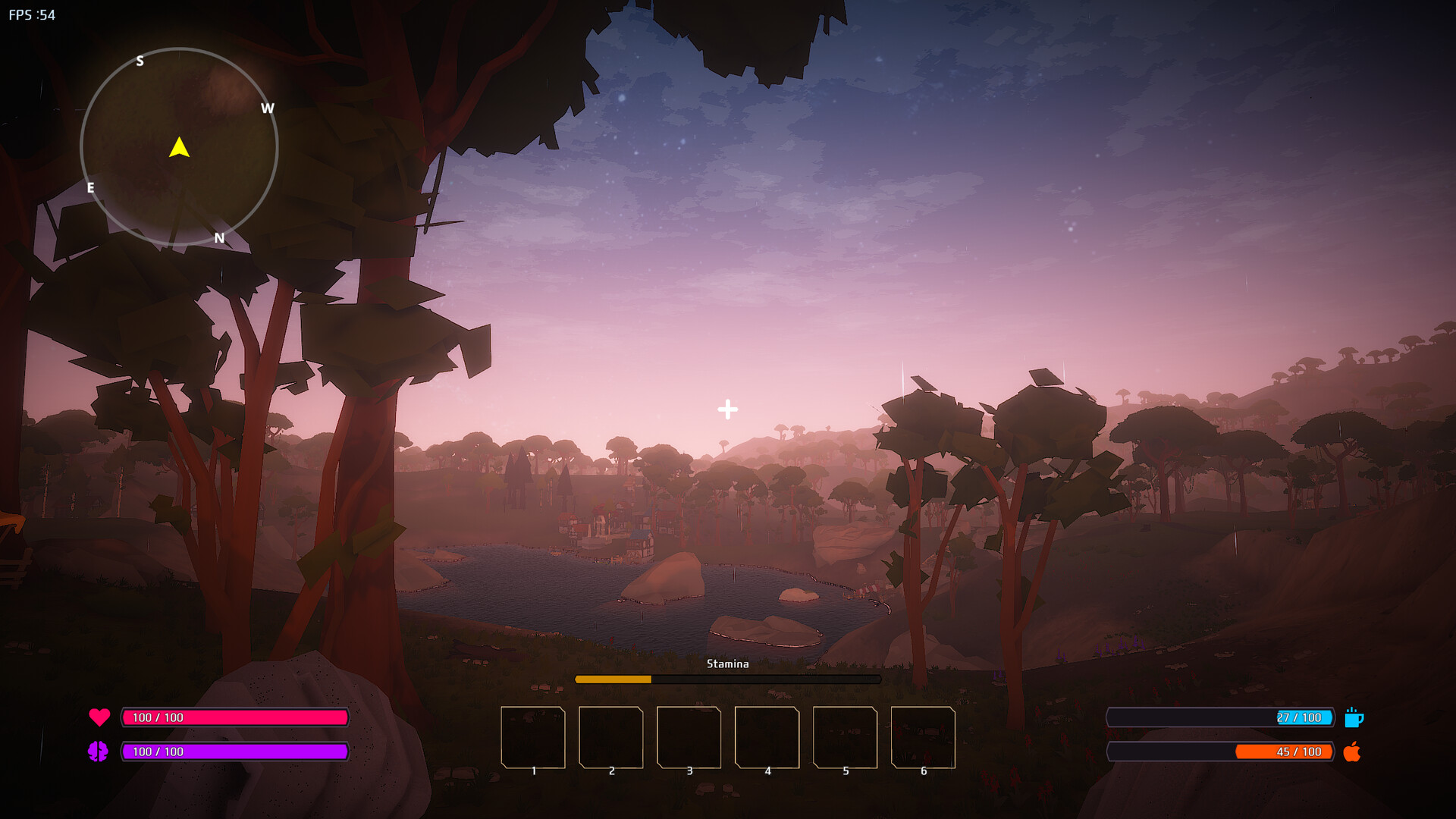
Task: Open hotbar slot 1
Action: 532,737
